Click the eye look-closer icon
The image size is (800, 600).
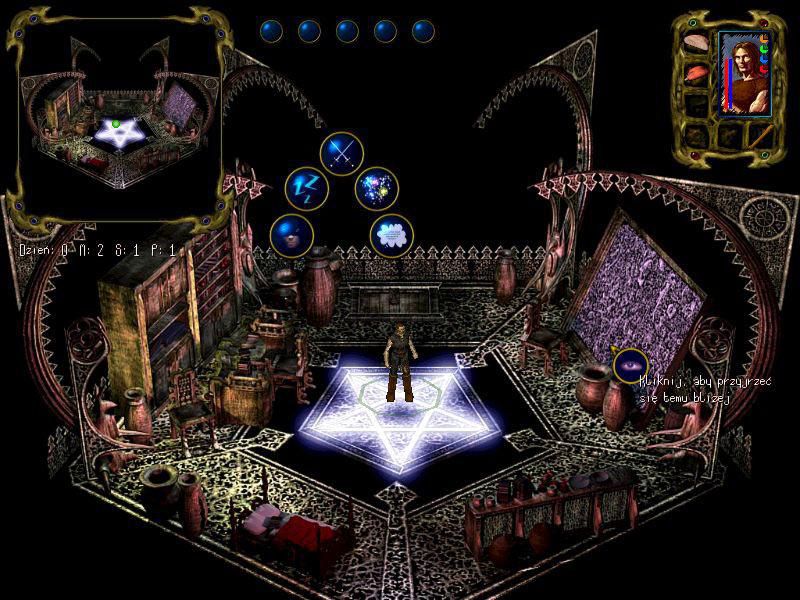[x=630, y=366]
